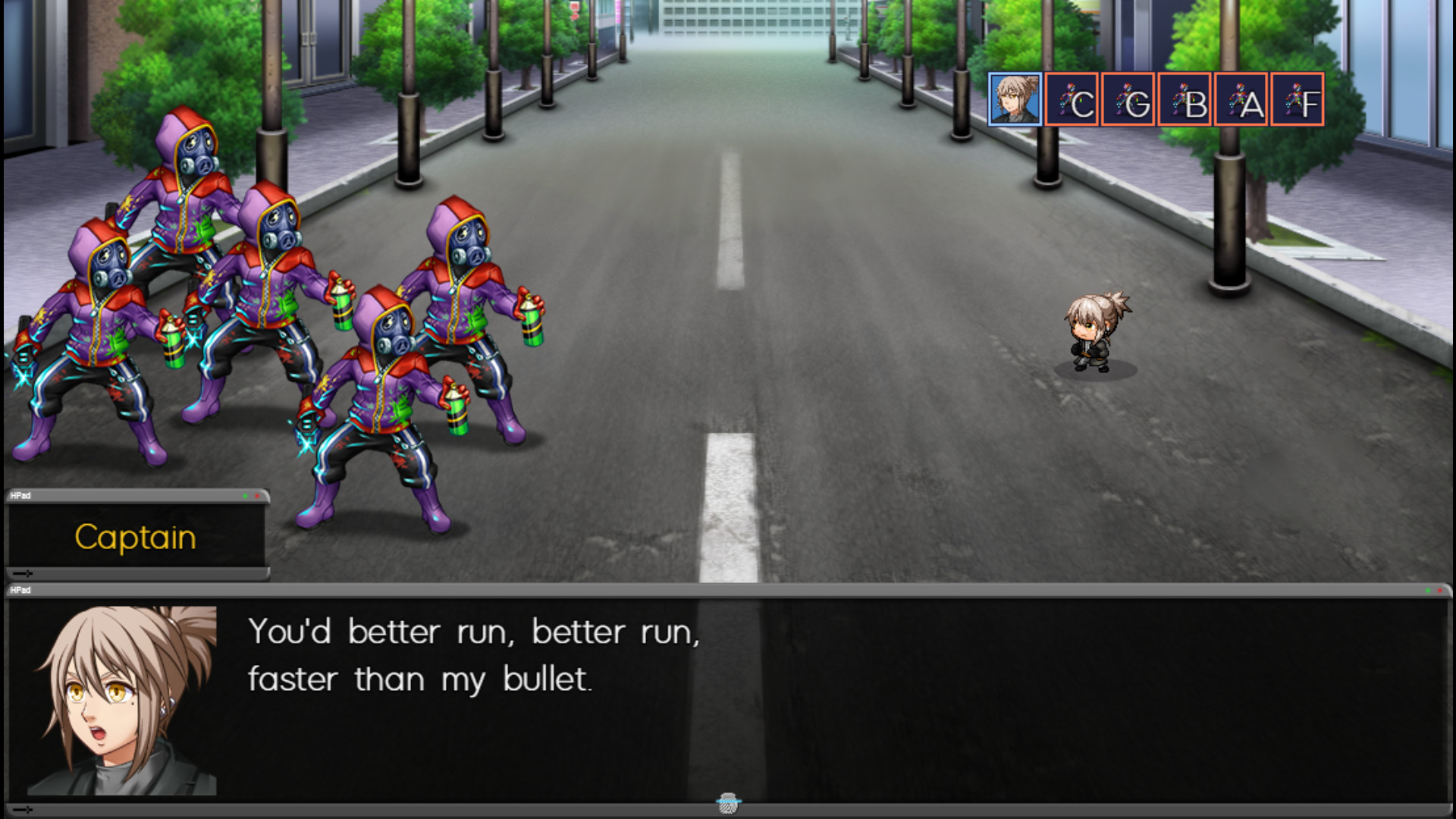Select Captain's portrait in the turn order bar
This screenshot has height=819, width=1456.
[x=1016, y=99]
